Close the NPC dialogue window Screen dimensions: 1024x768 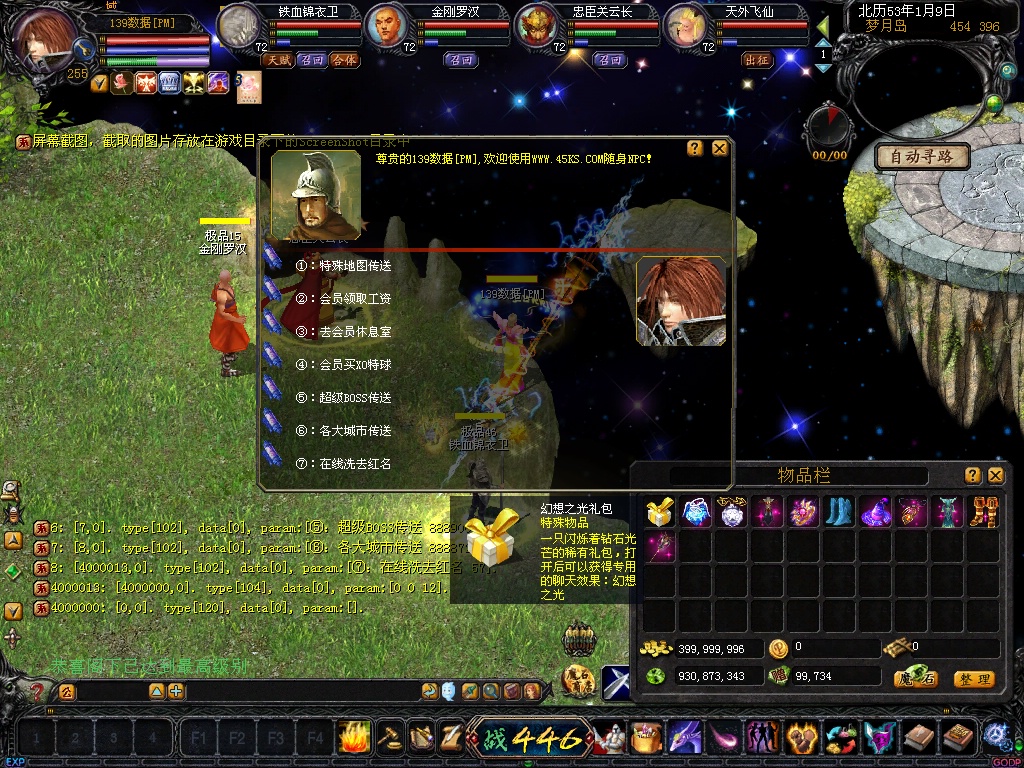coord(719,148)
